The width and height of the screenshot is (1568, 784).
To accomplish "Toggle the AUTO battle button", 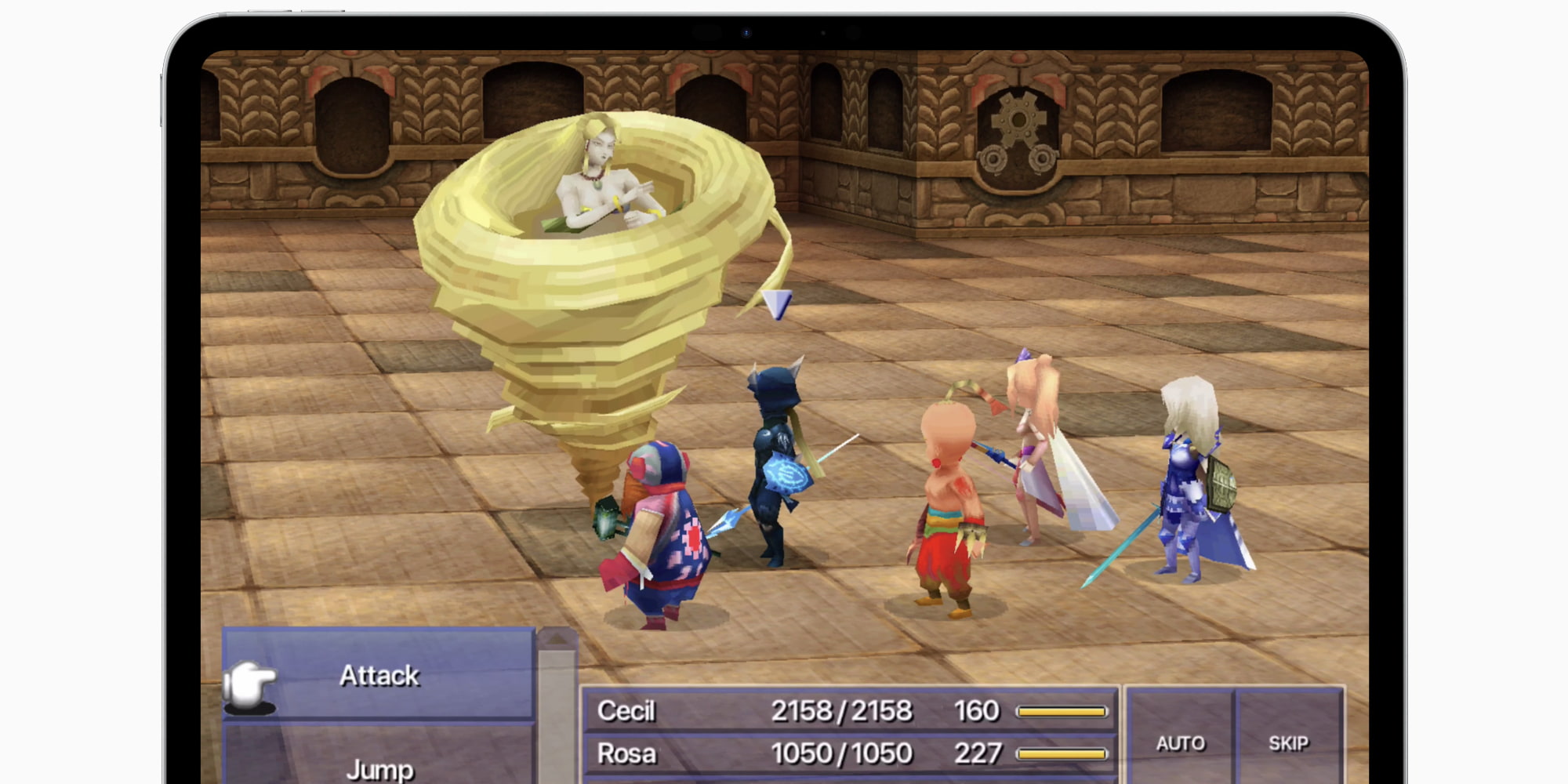I will 1180,742.
